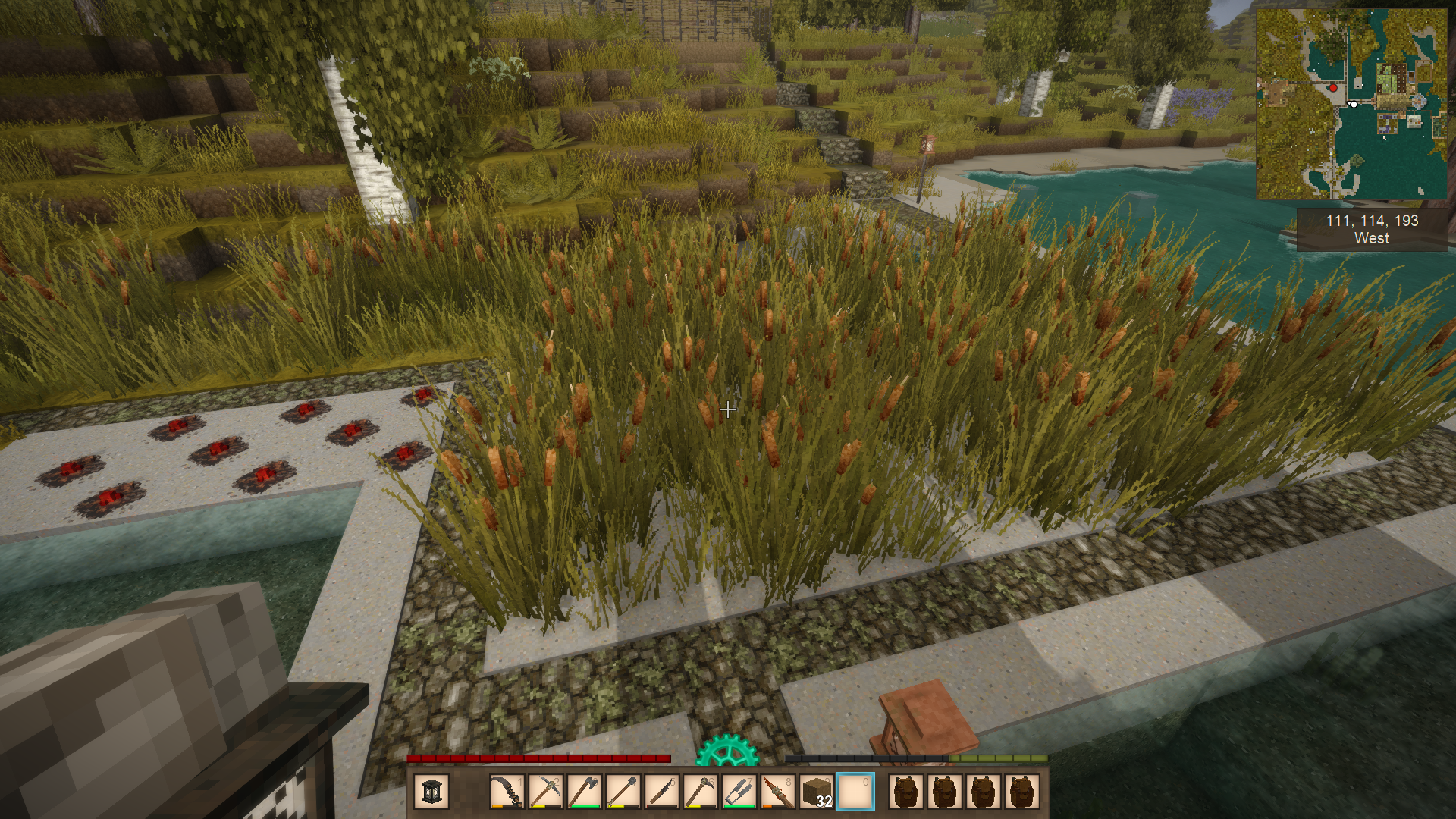Select the stack of 32 soil blocks
Viewport: 1456px width, 819px height.
[x=816, y=792]
